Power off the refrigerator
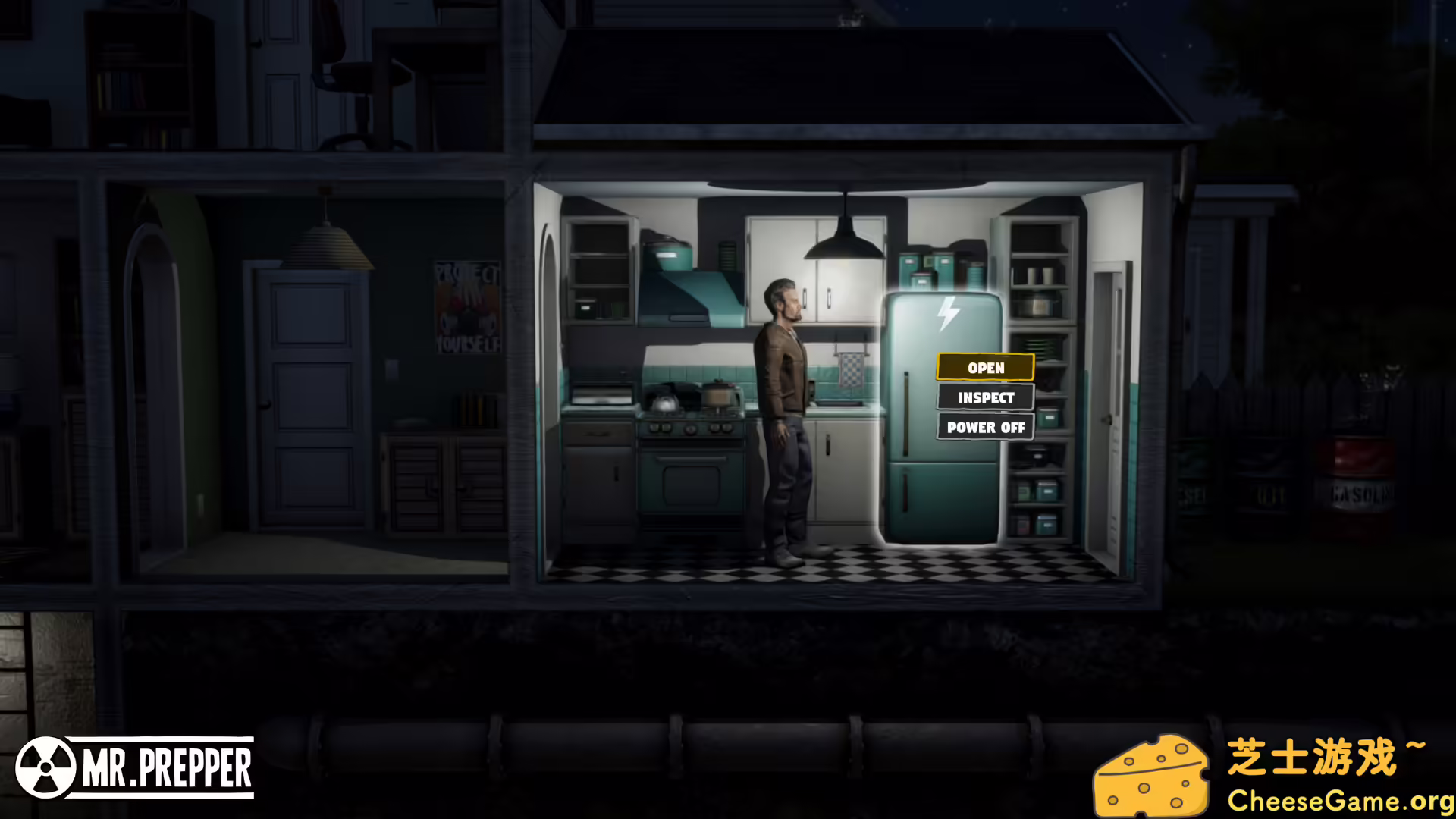1456x819 pixels. coord(984,427)
